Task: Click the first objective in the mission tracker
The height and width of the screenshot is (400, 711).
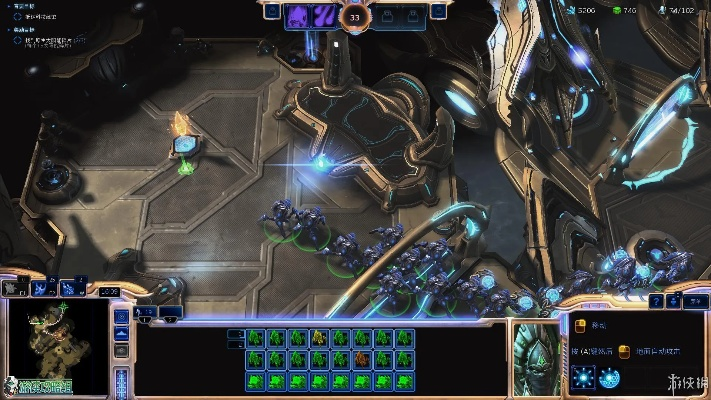Action: tap(40, 17)
